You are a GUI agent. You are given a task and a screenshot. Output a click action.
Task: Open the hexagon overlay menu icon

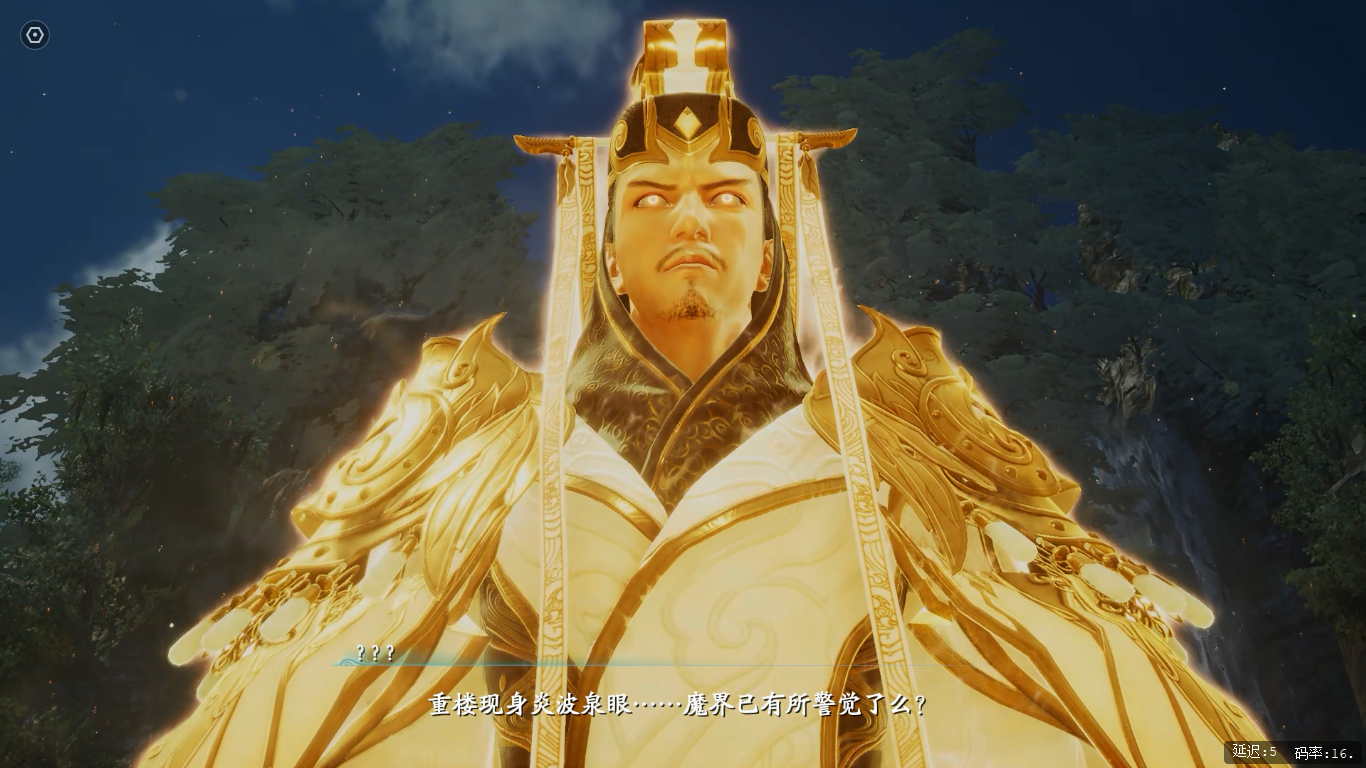pos(35,36)
